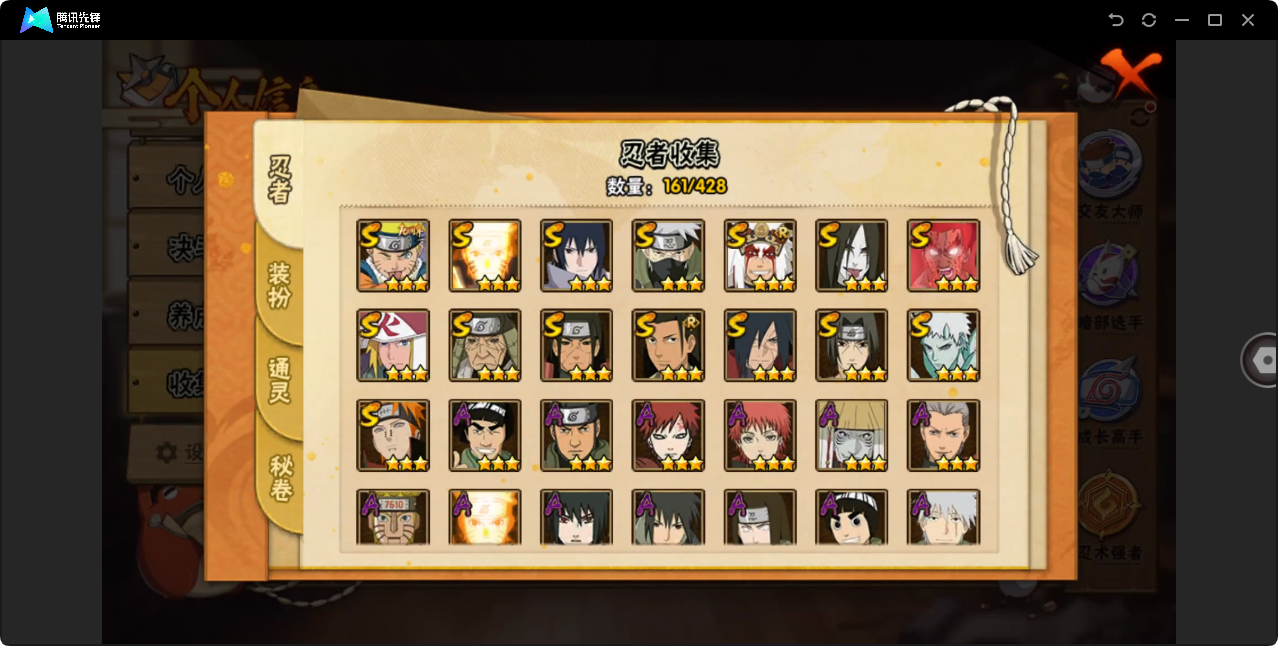Pick the A-rank Gaara portrait
1278x646 pixels.
668,436
